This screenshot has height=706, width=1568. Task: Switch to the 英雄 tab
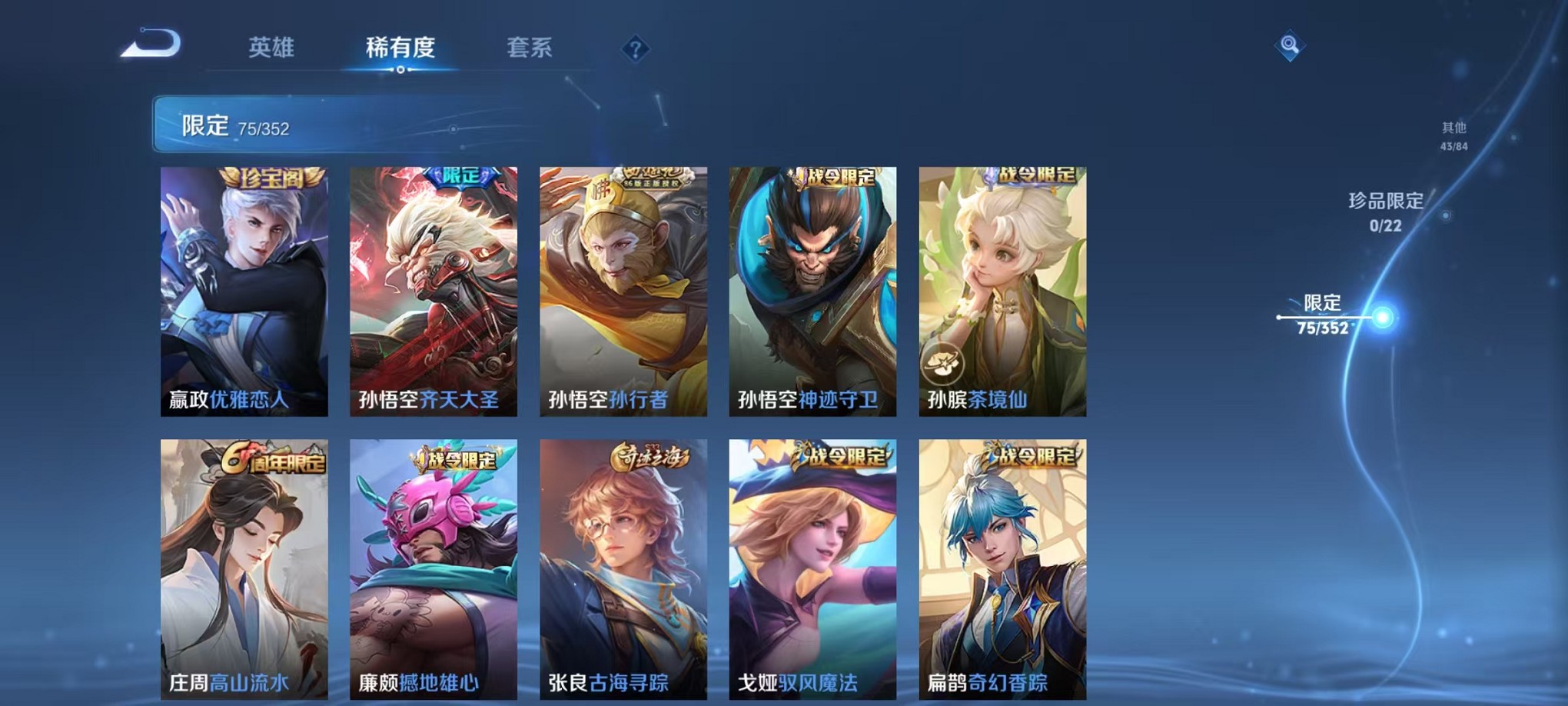273,48
